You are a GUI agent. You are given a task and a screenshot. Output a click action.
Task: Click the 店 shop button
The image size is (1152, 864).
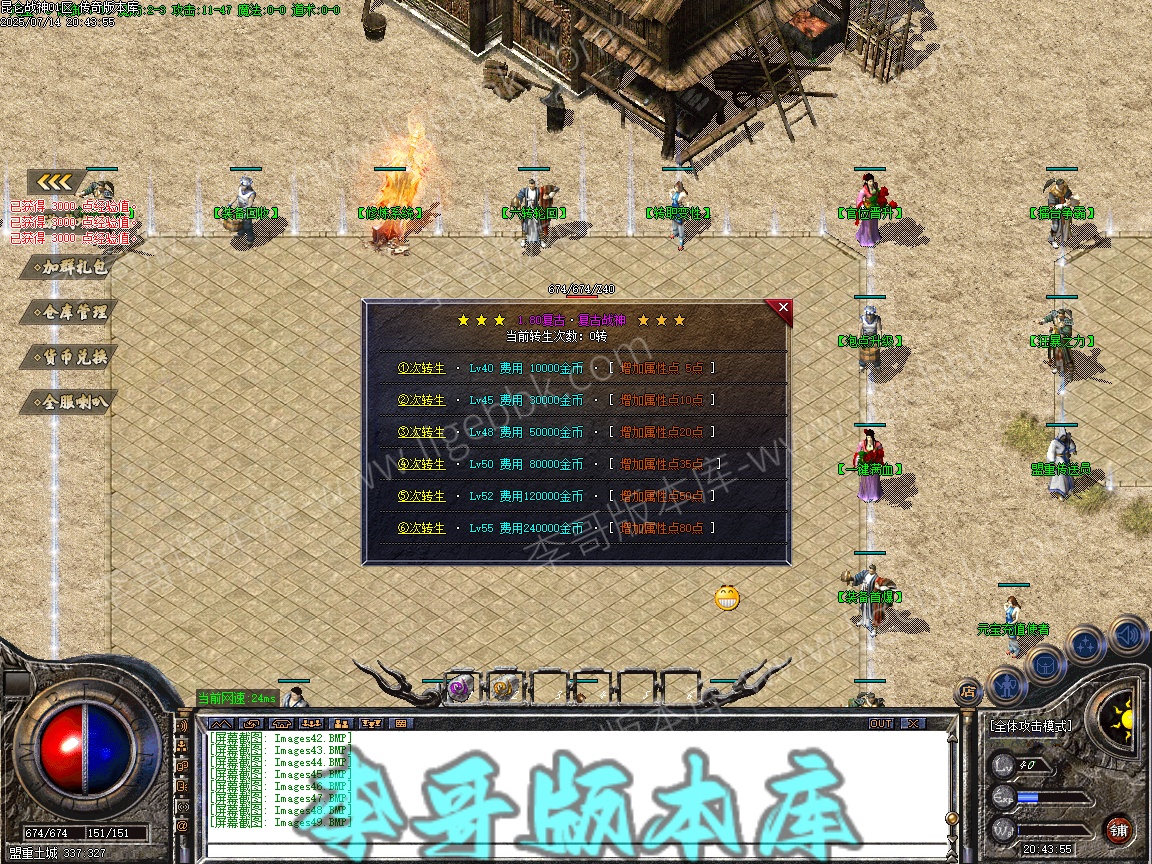967,690
